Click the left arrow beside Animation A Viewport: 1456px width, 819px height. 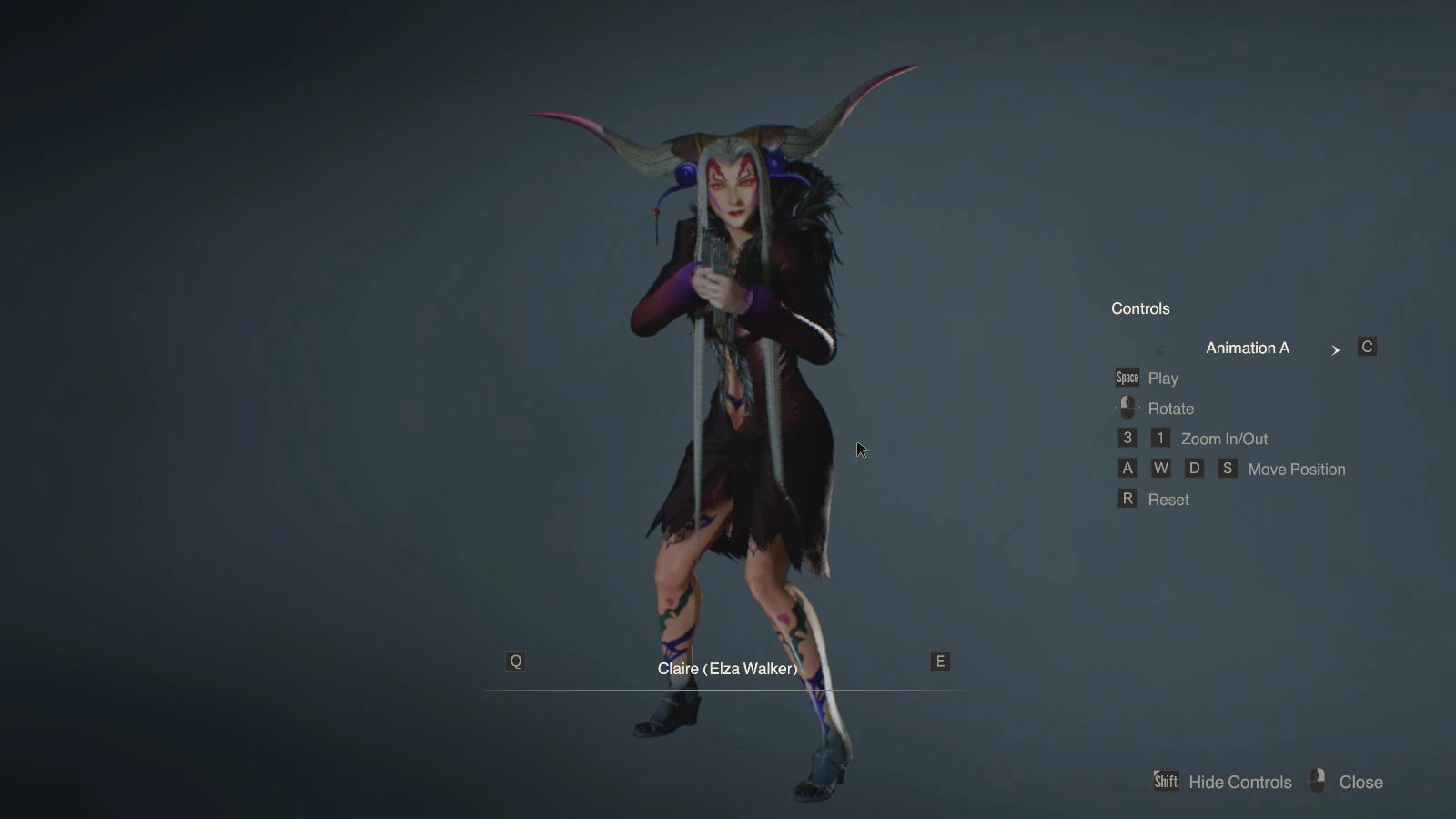[1159, 349]
